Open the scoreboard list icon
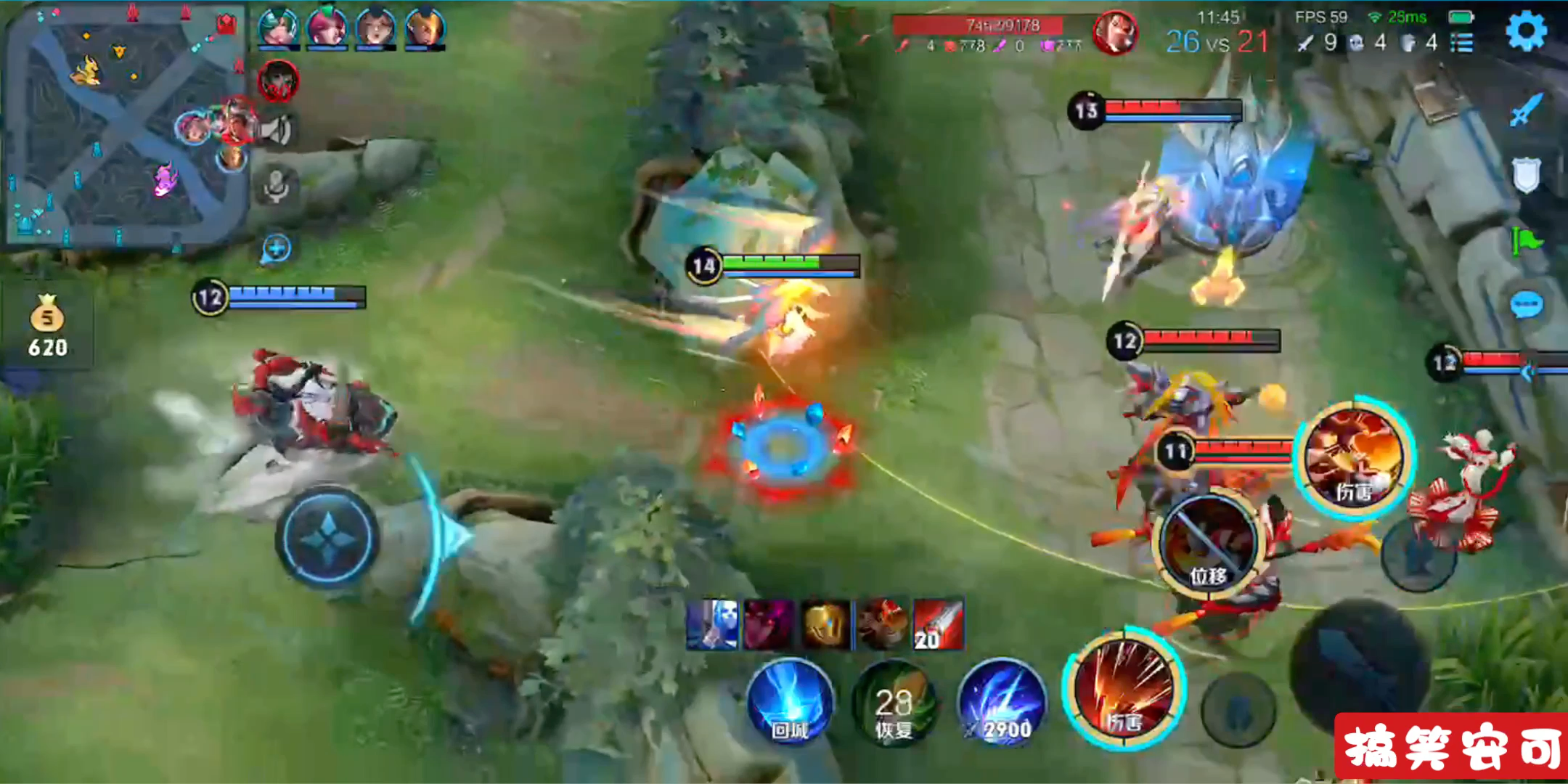This screenshot has height=784, width=1568. click(1461, 44)
